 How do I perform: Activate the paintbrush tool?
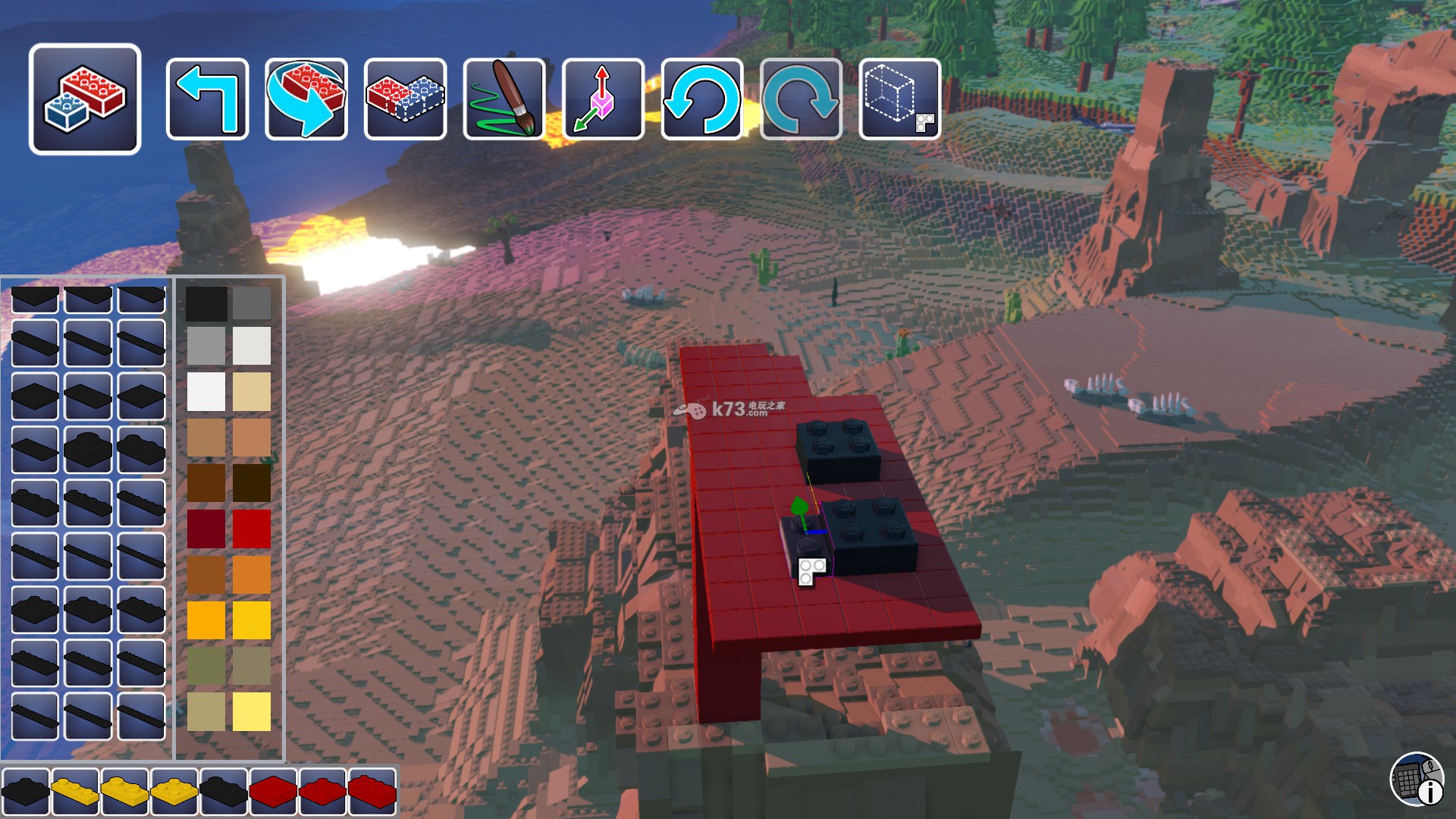504,99
